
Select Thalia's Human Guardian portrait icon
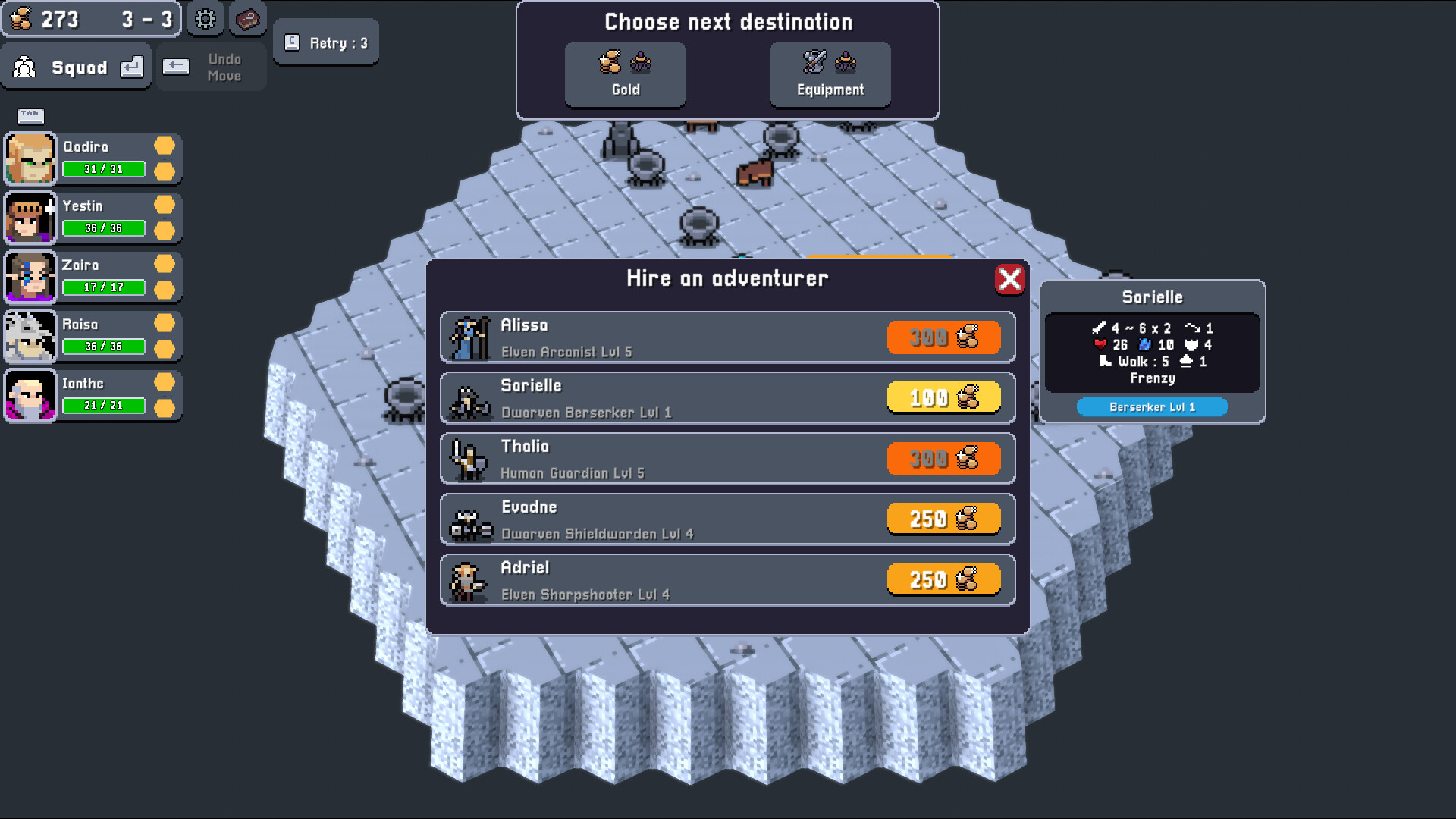click(470, 458)
